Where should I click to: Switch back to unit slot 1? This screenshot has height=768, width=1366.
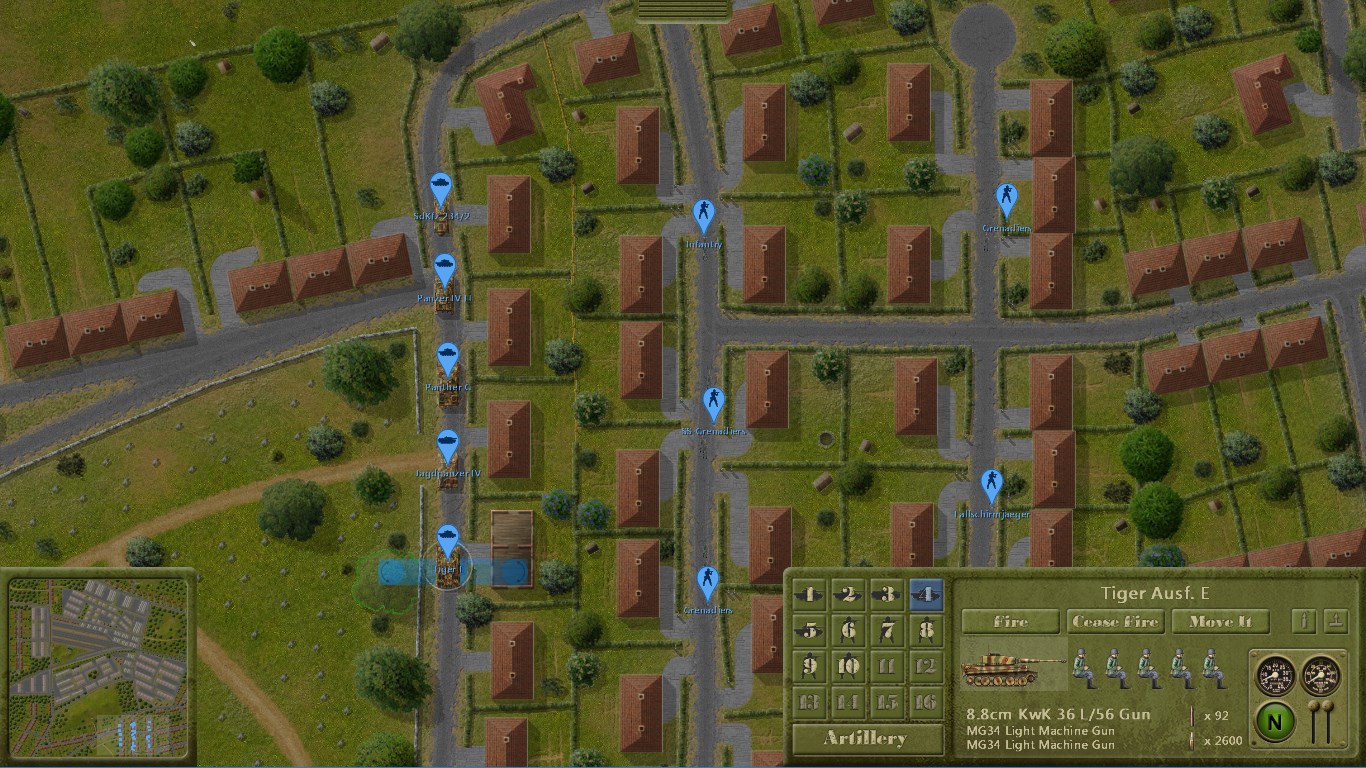pos(811,593)
